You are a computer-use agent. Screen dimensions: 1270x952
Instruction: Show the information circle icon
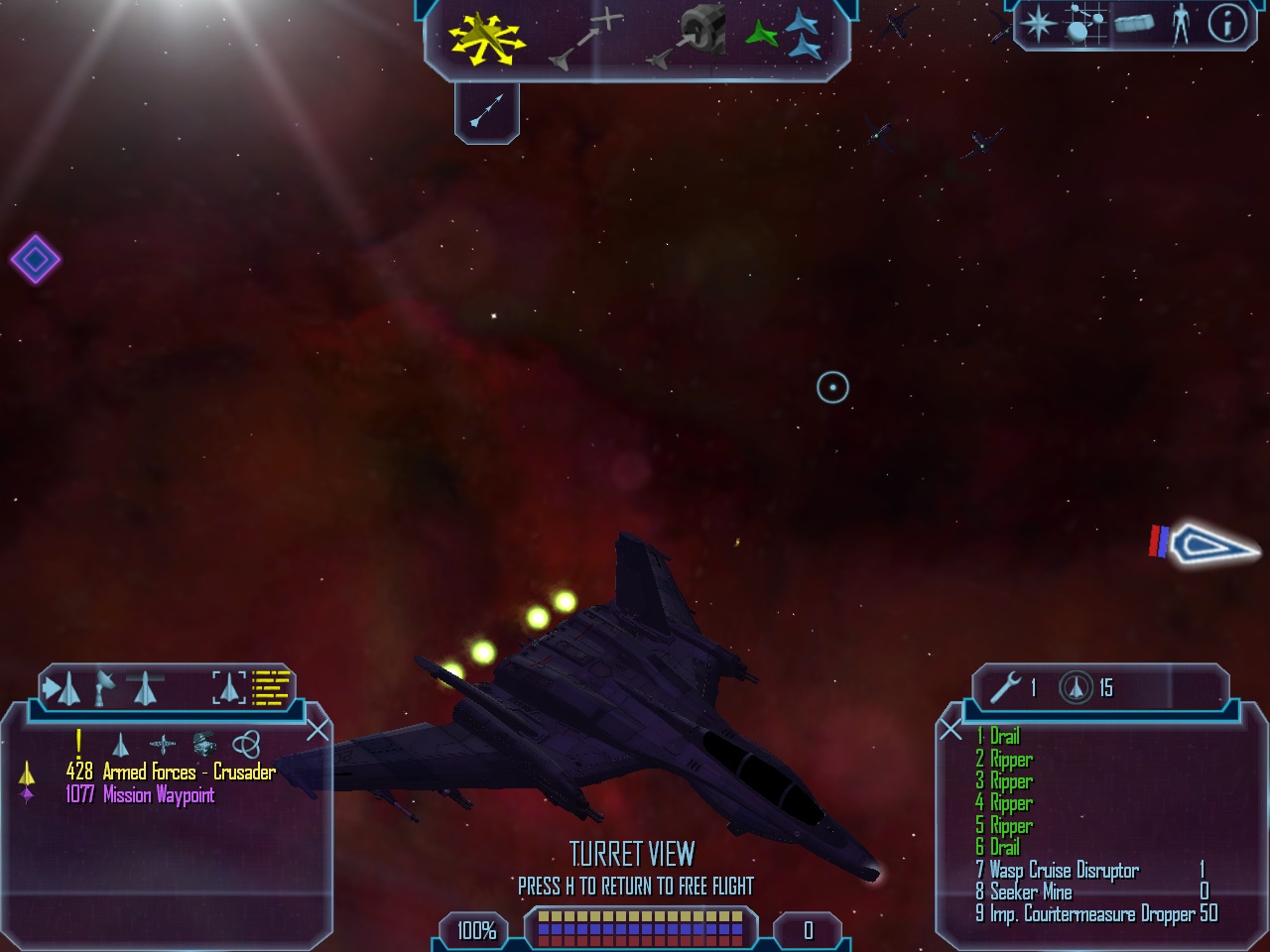[x=1226, y=24]
